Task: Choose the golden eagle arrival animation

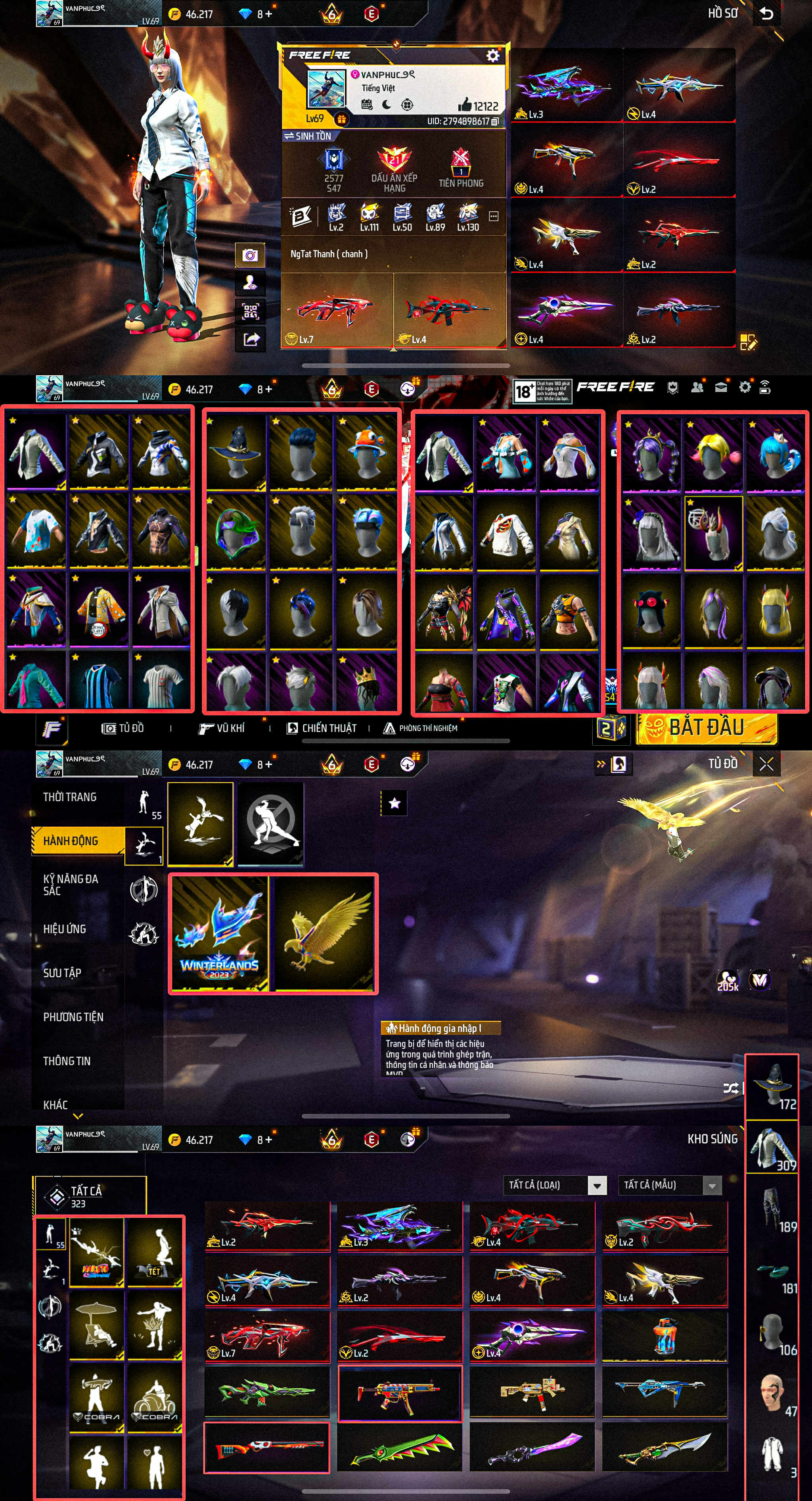Action: coord(324,933)
